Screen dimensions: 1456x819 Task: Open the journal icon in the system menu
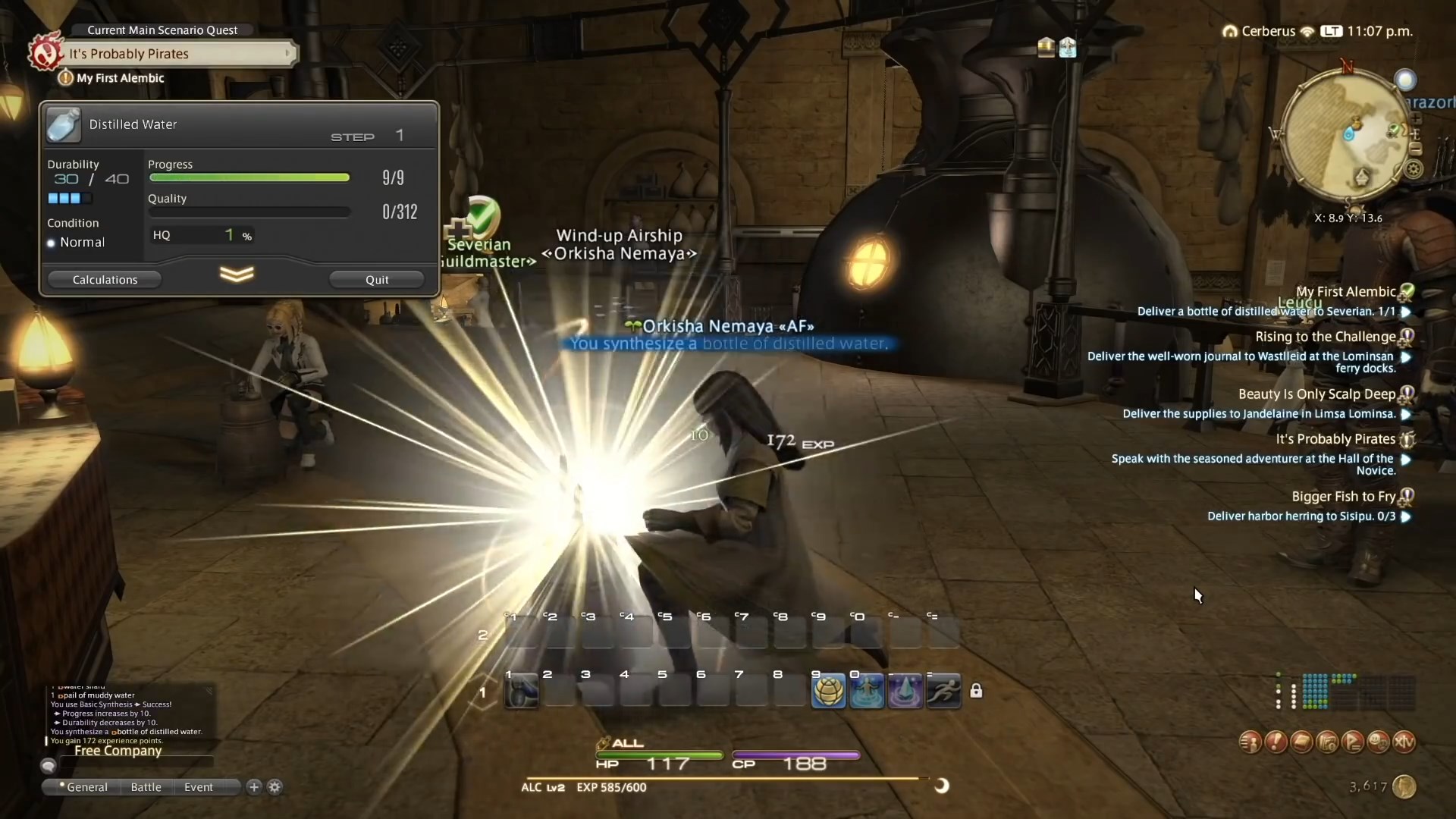(1302, 742)
